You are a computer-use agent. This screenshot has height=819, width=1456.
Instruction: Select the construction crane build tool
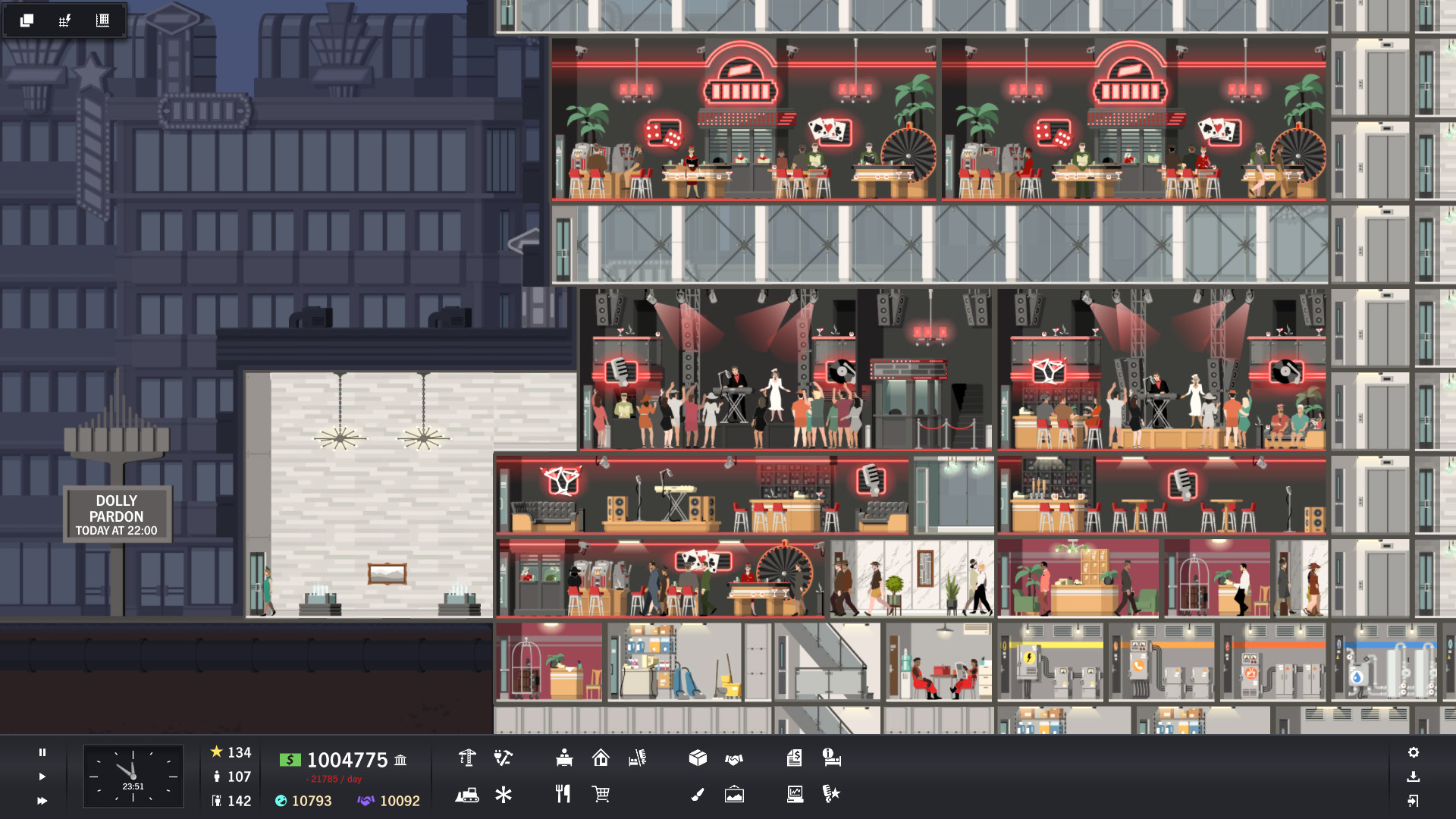point(466,758)
